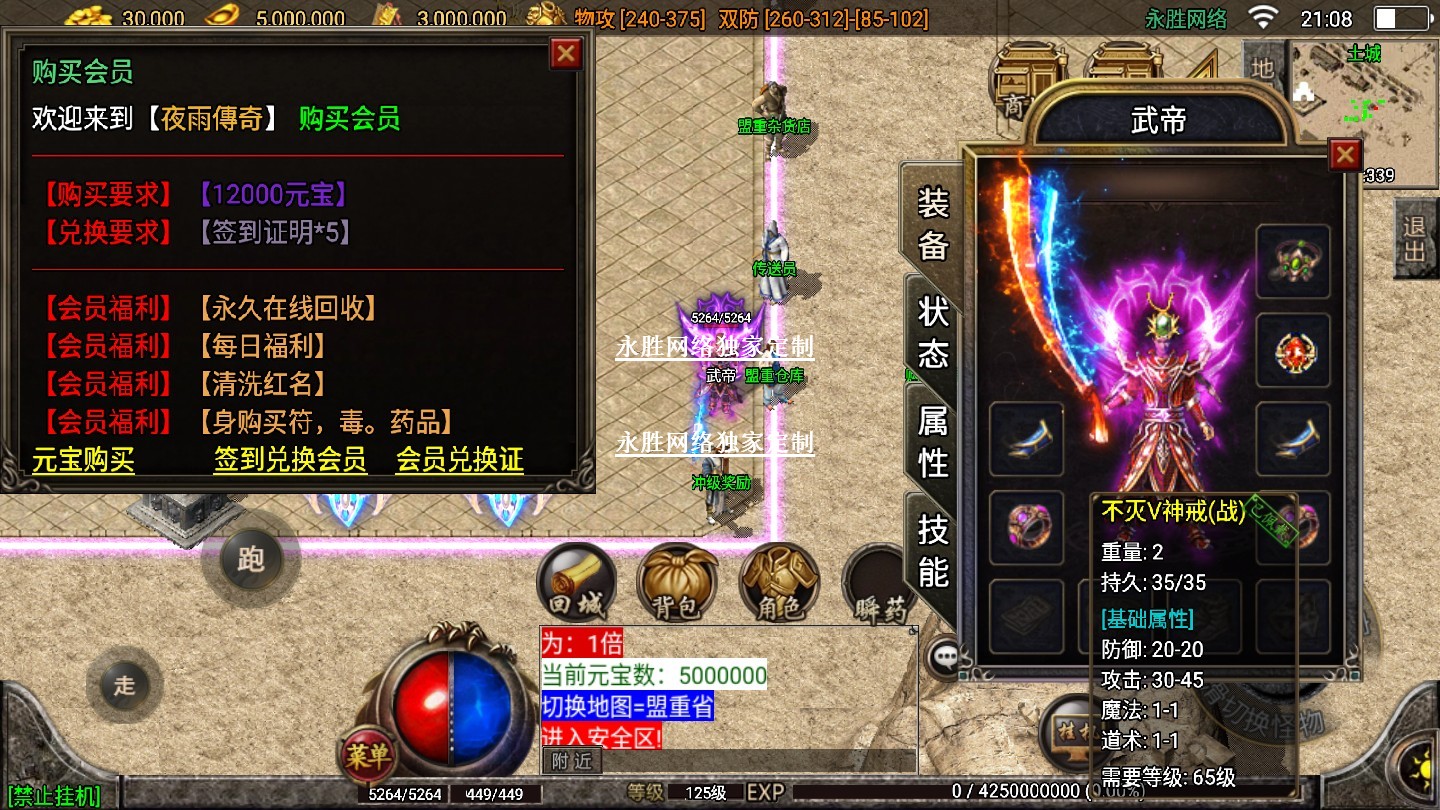
Task: Switch to the 装备 equipment tab
Action: pos(933,224)
